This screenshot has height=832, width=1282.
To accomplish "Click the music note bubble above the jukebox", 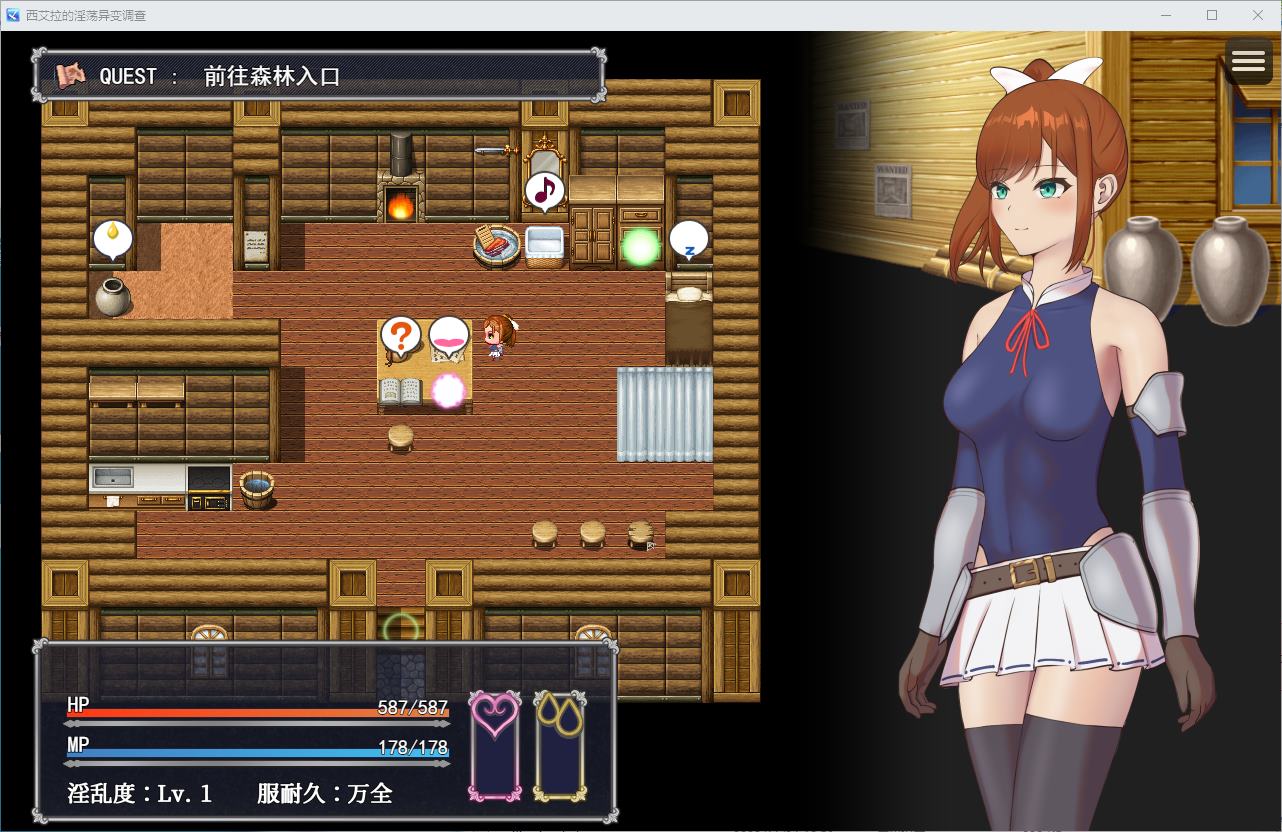I will tap(543, 188).
